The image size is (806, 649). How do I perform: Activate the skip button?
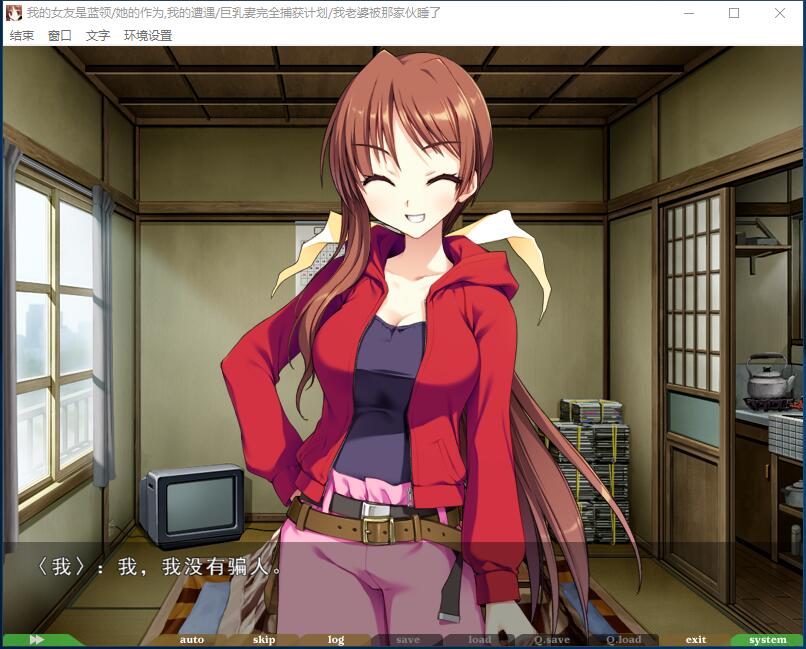(x=264, y=640)
